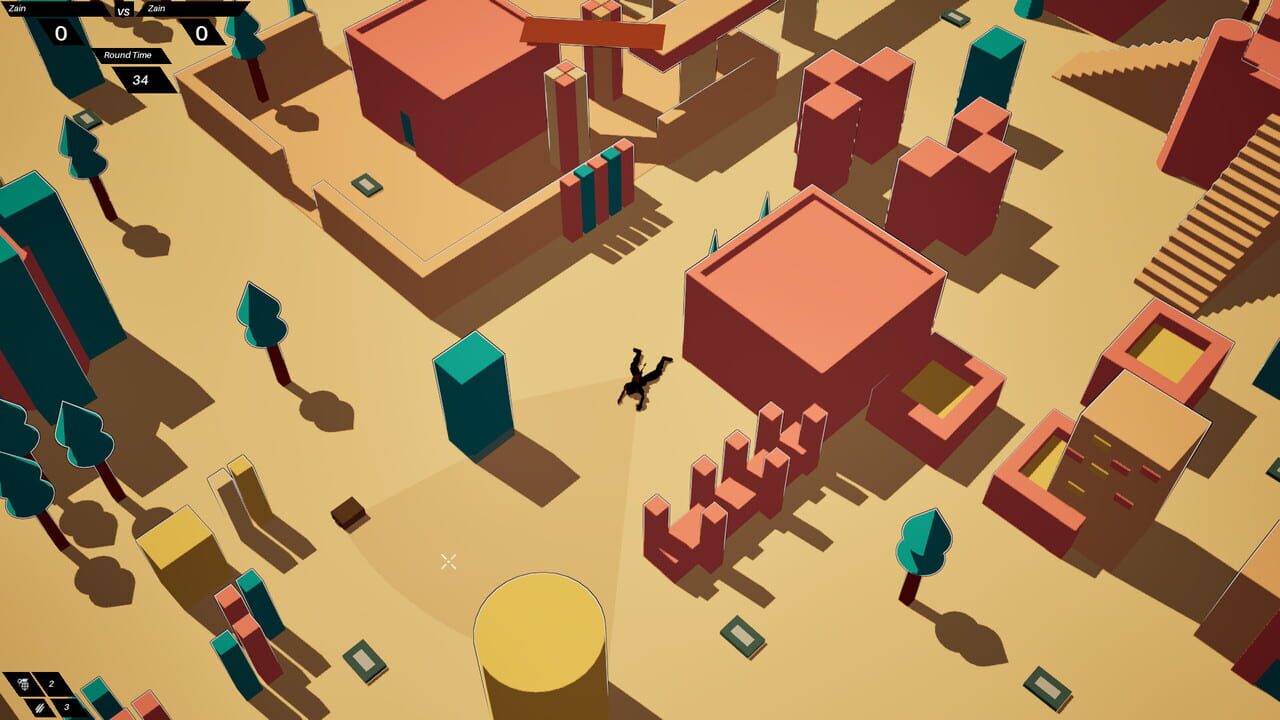This screenshot has width=1280, height=720.
Task: Select the slash melee item icon
Action: 39,708
